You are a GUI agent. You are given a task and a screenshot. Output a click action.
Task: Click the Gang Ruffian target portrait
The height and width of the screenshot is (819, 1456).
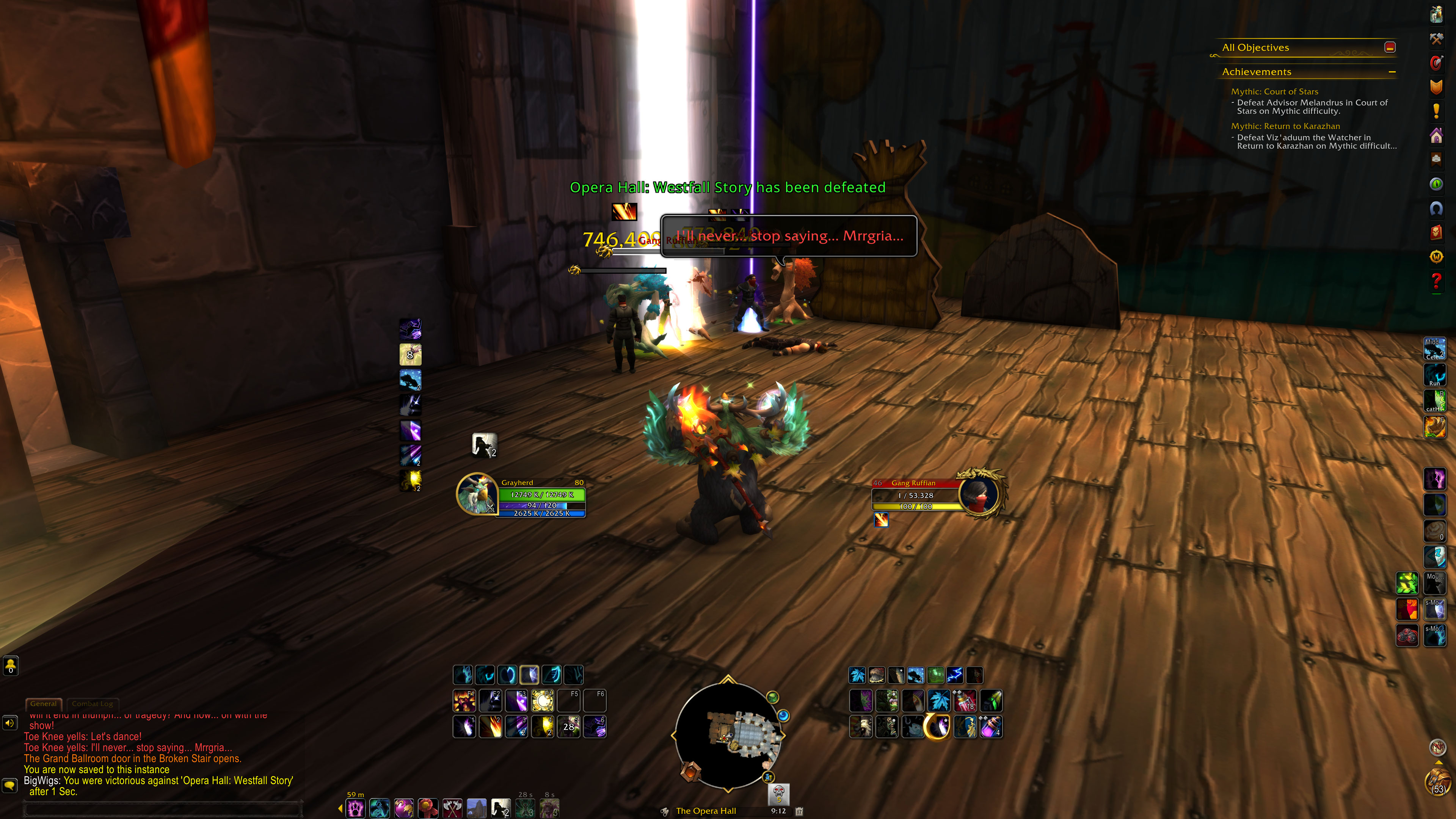pyautogui.click(x=978, y=493)
